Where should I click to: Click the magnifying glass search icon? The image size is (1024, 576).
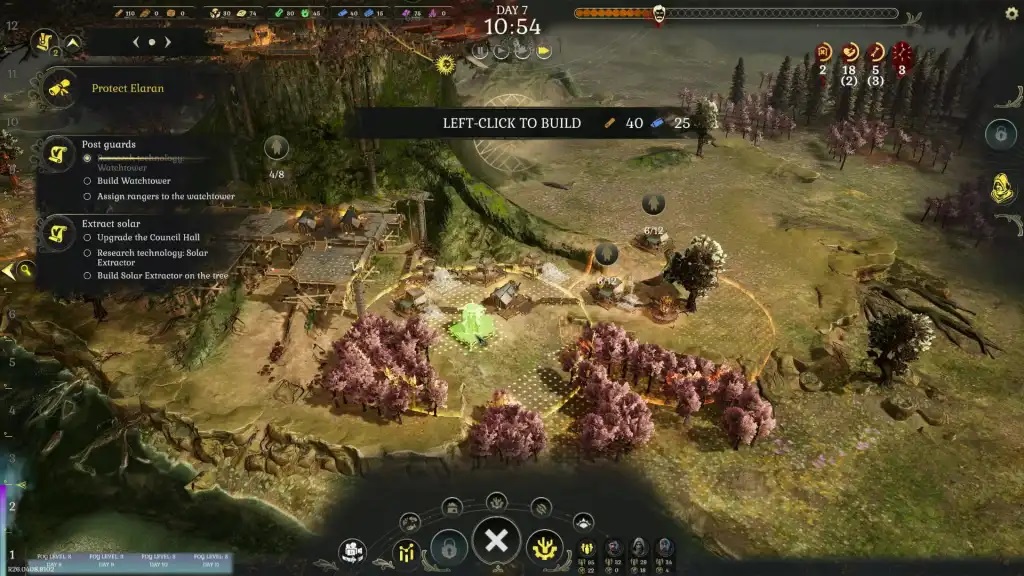coord(26,270)
